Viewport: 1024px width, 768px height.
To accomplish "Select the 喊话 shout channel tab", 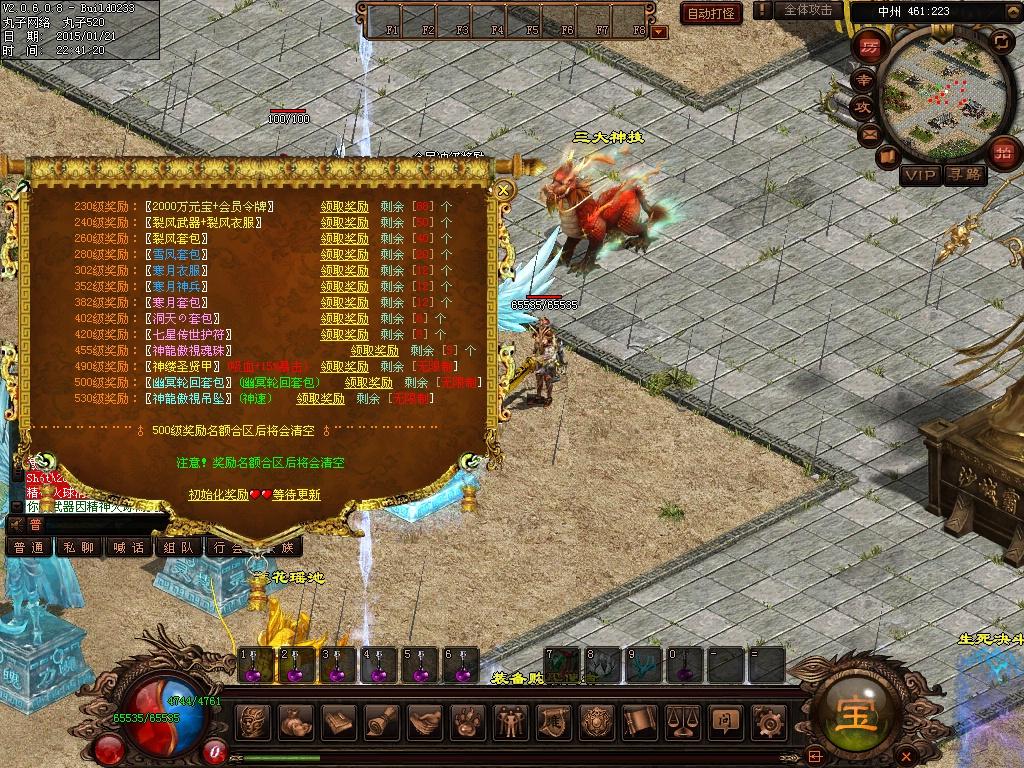I will pos(129,547).
